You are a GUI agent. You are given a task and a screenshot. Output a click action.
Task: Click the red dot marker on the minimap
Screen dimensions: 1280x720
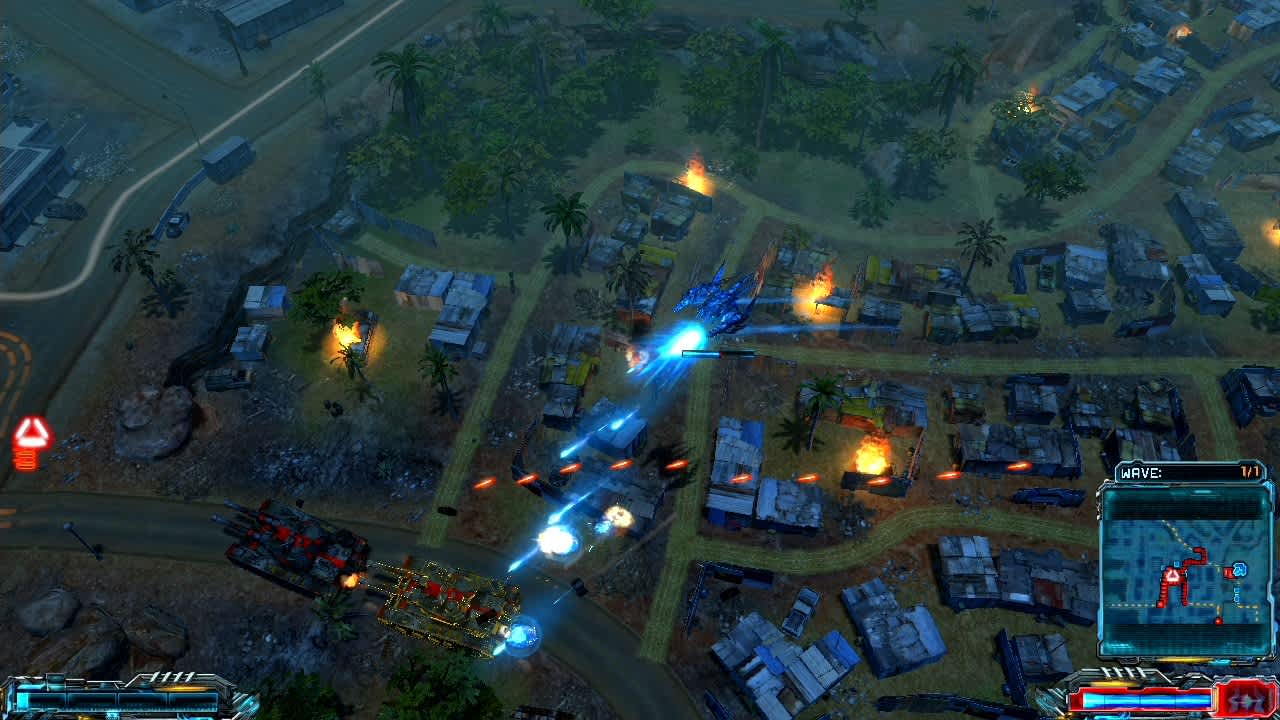click(x=1219, y=619)
